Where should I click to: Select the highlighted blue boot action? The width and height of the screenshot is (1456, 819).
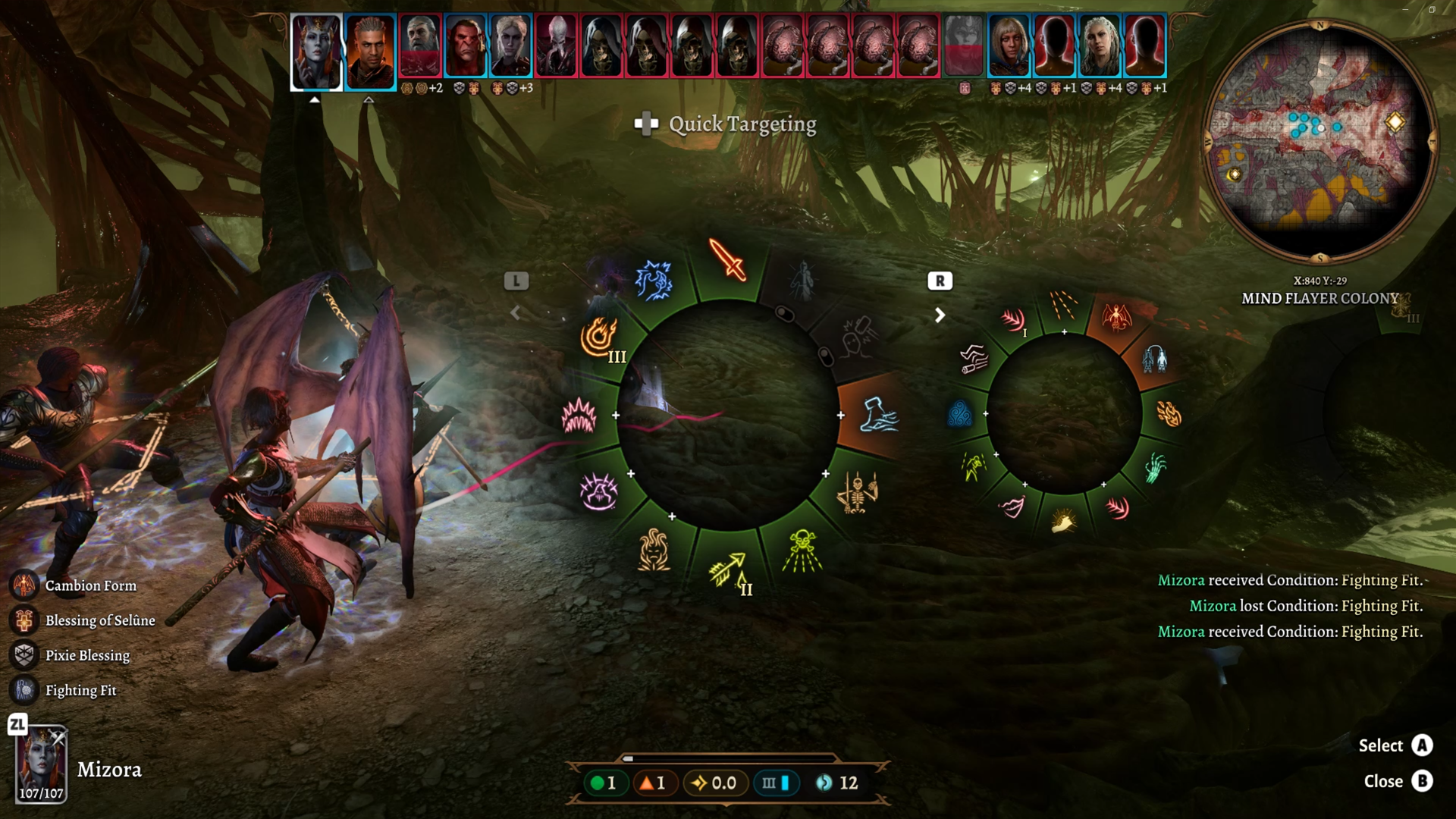(878, 415)
